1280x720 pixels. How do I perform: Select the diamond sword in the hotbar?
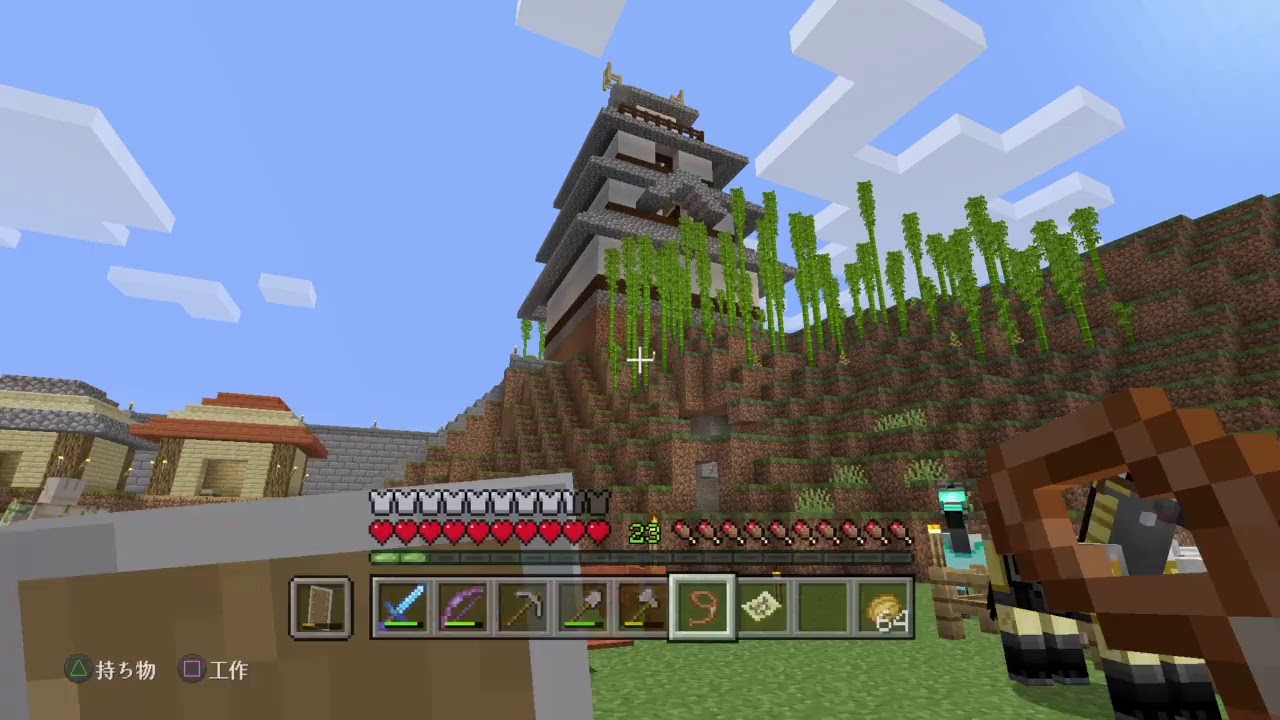point(405,605)
